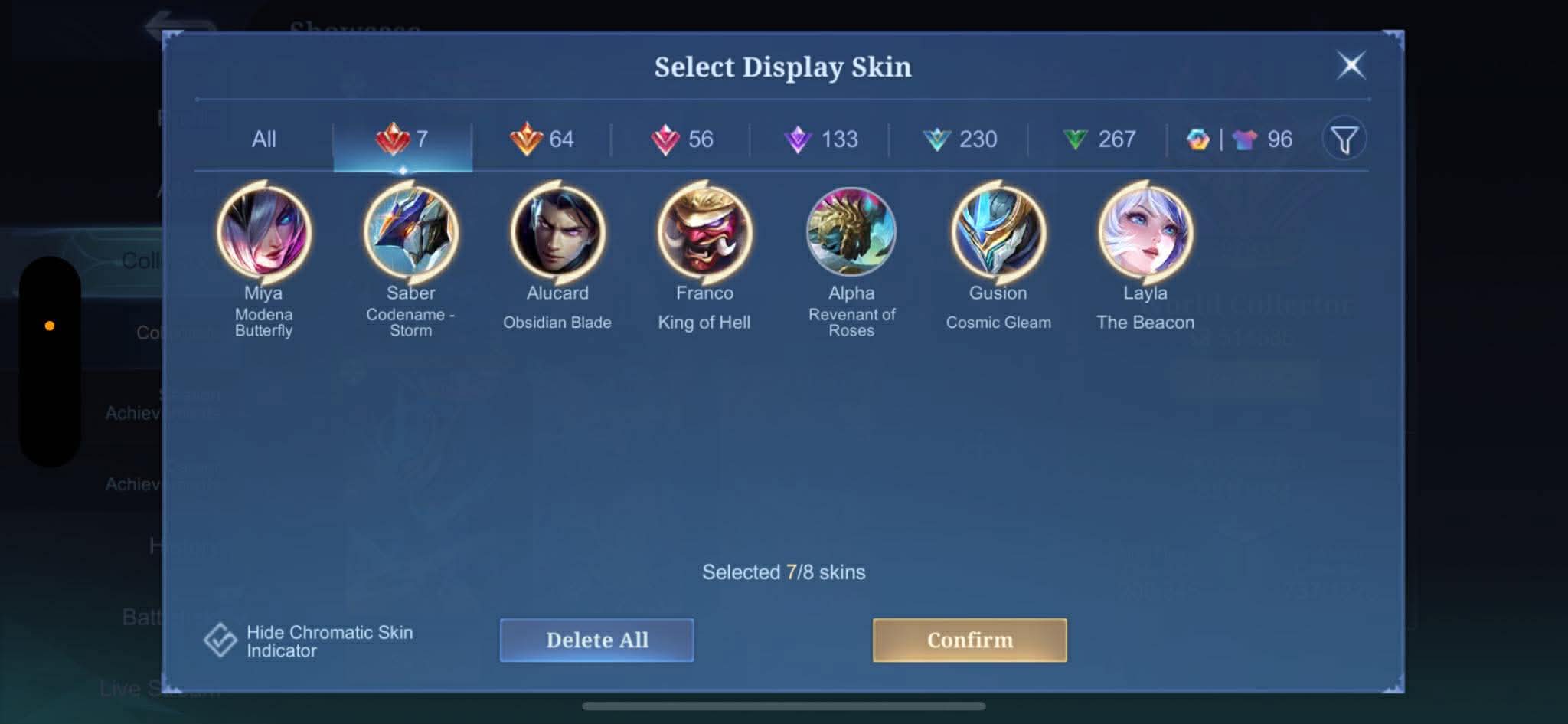Click the Delete All button
Screen dimensions: 1568x724
pos(597,640)
